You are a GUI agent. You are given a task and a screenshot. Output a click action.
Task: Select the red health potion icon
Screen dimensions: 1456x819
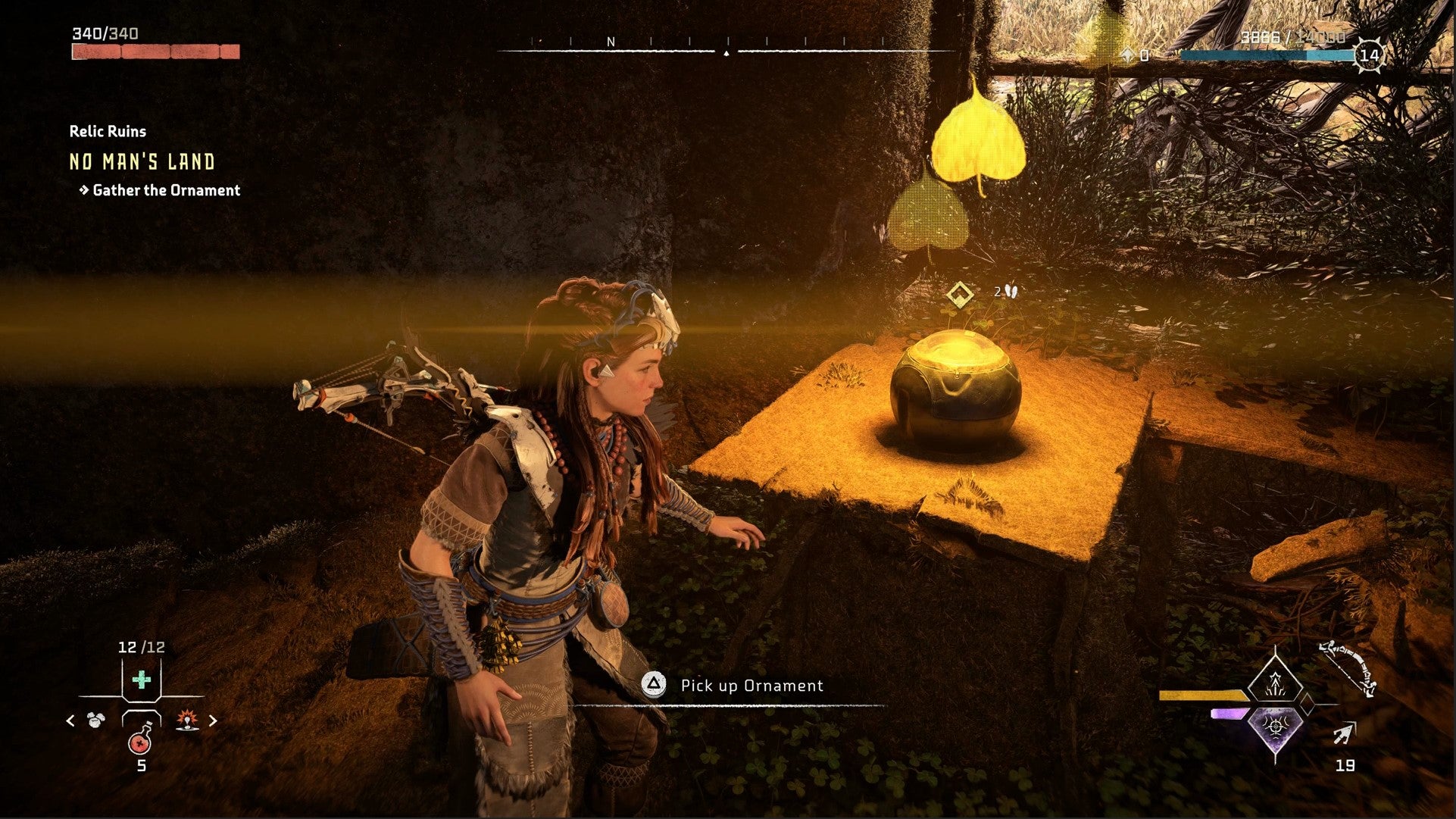tap(141, 744)
